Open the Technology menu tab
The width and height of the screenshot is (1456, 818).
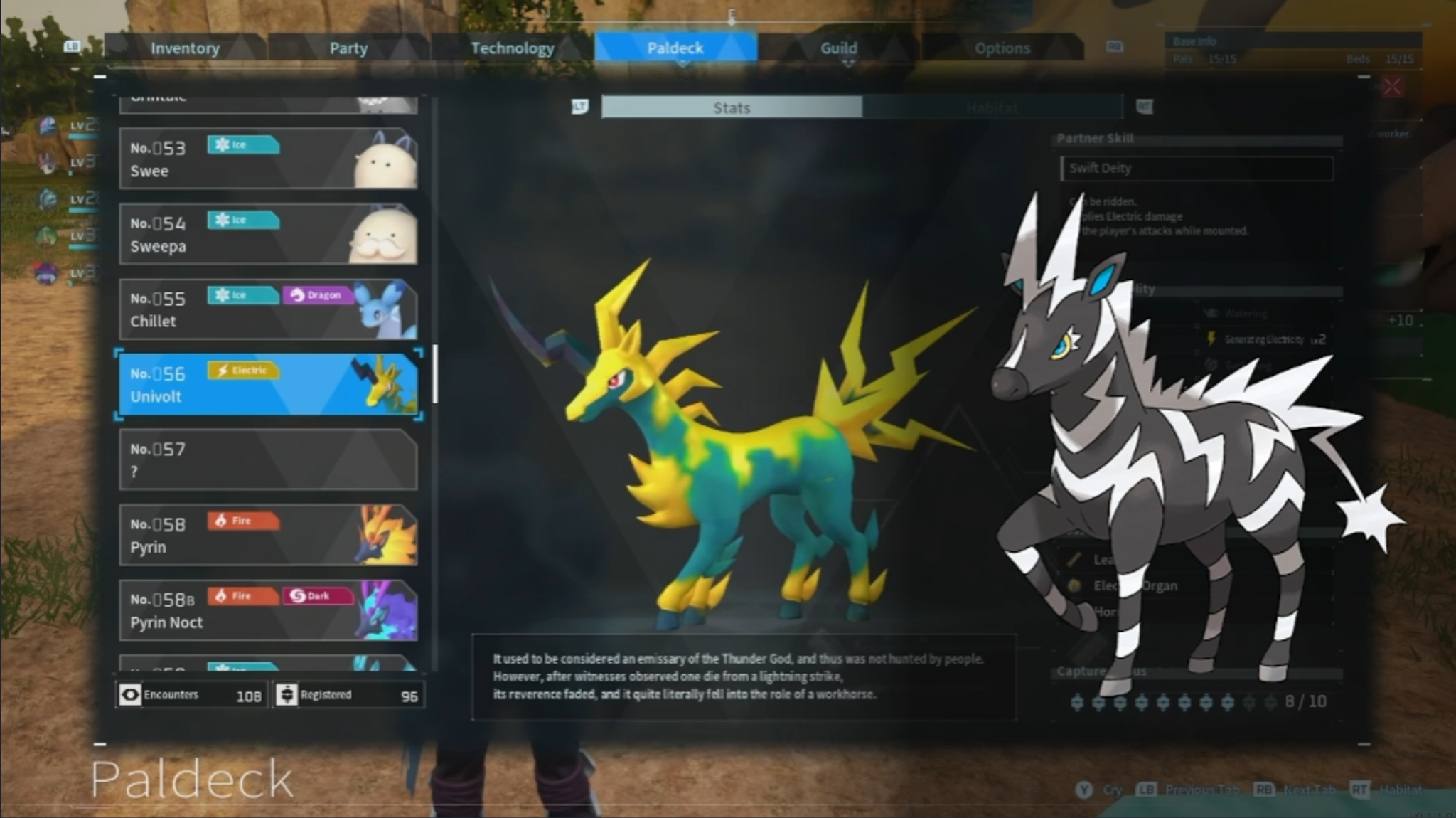[x=513, y=48]
